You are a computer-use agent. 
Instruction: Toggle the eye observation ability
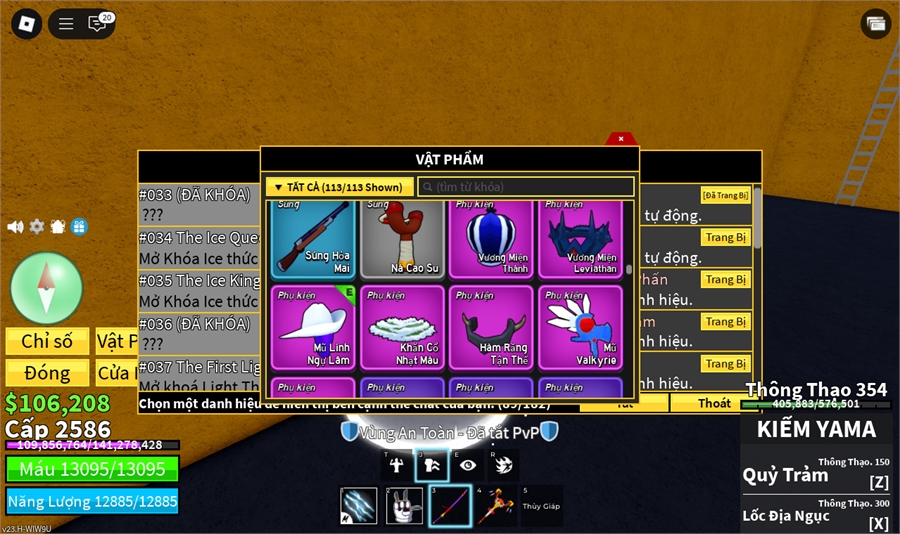pos(468,464)
